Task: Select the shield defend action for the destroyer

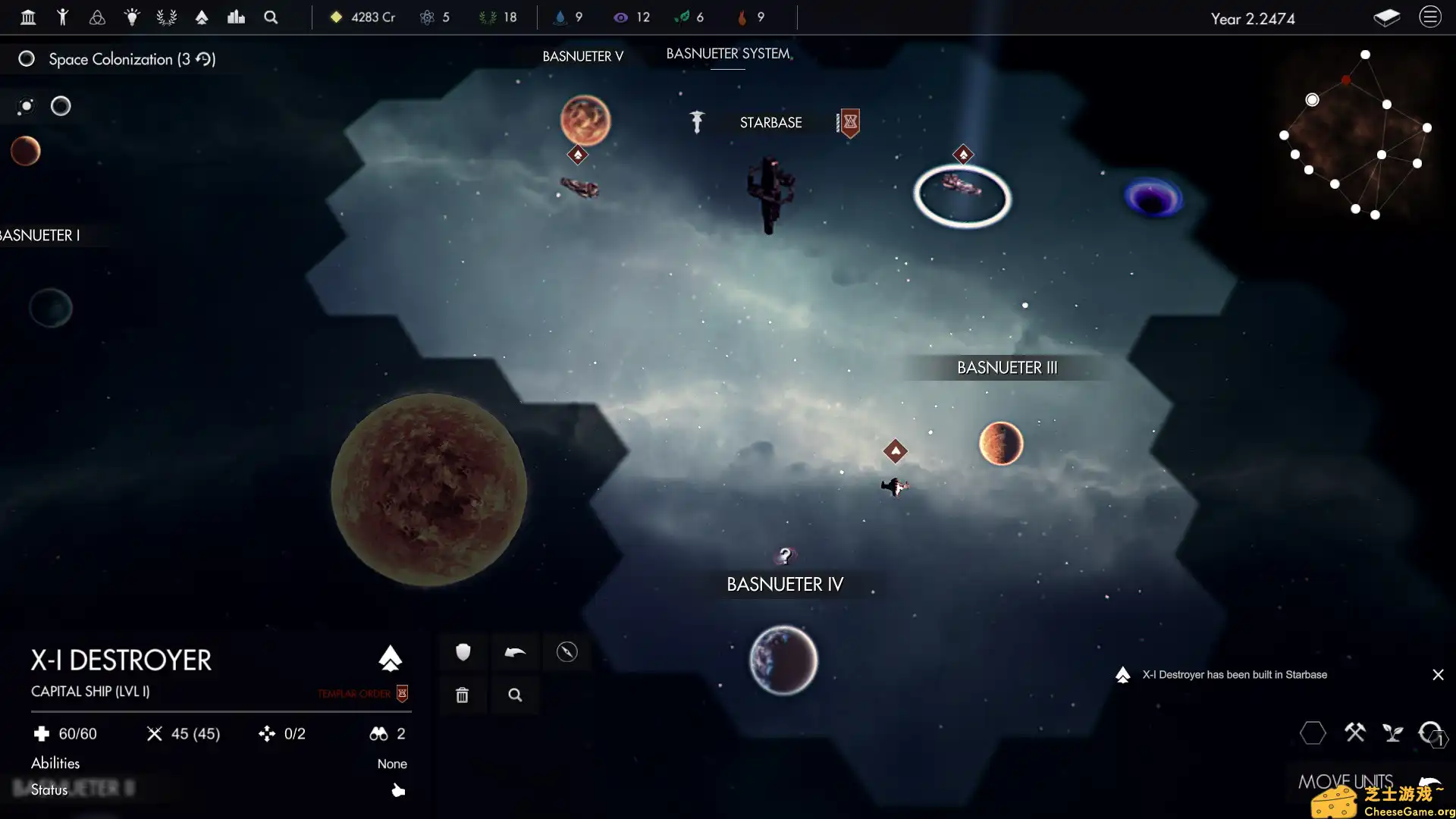Action: (462, 652)
